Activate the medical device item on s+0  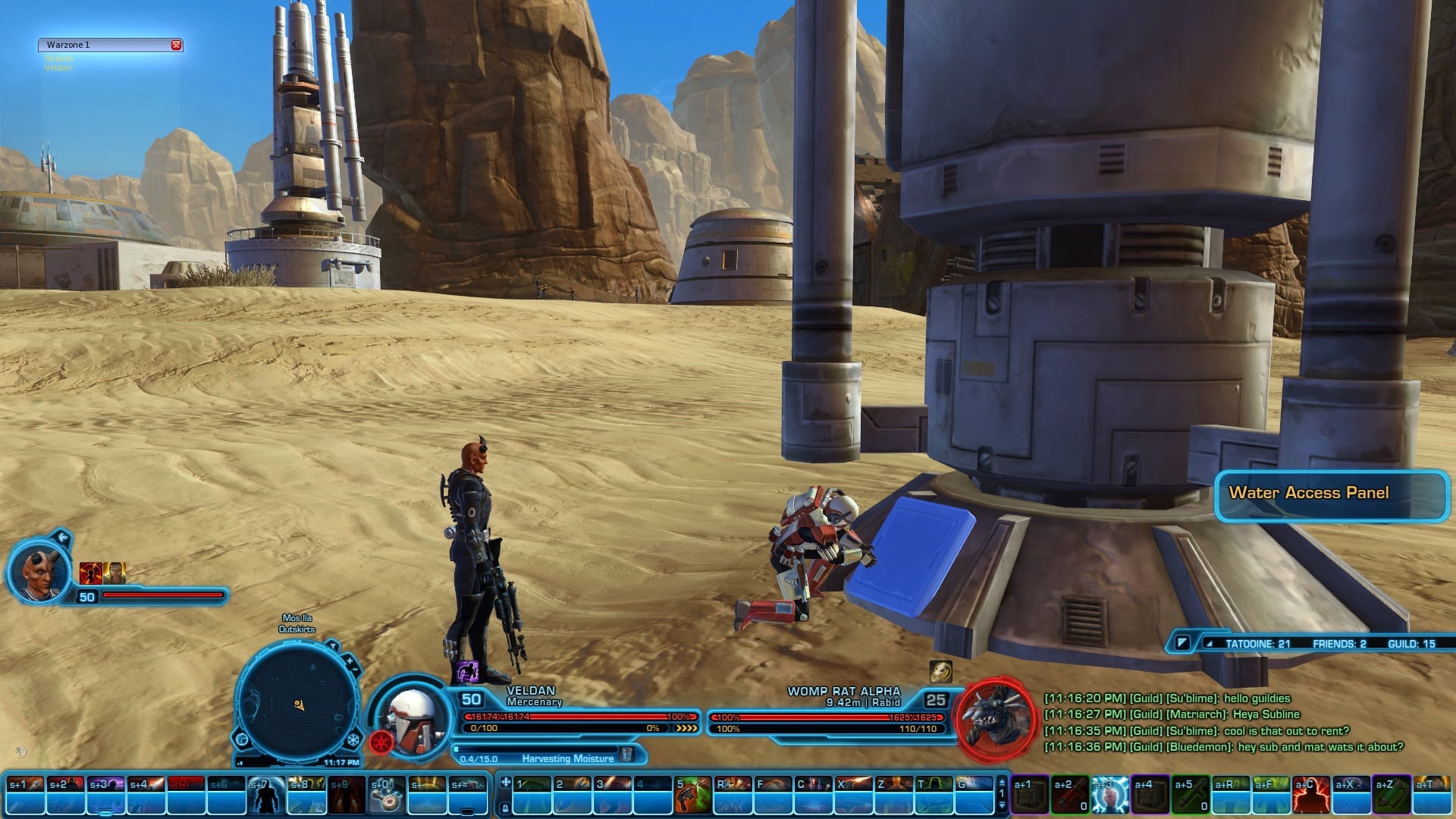point(387,794)
